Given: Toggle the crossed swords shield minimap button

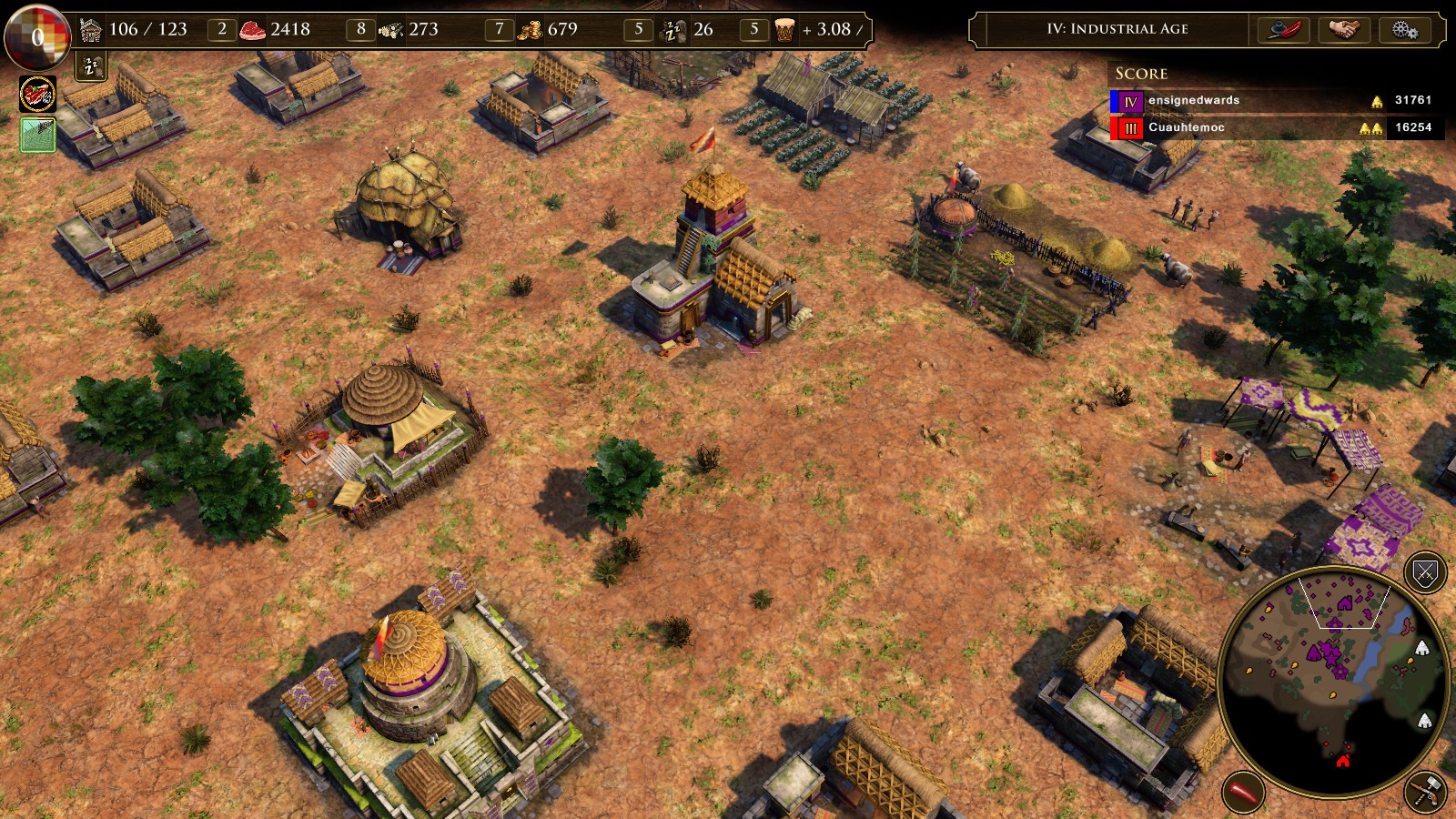Looking at the screenshot, I should pyautogui.click(x=1425, y=572).
